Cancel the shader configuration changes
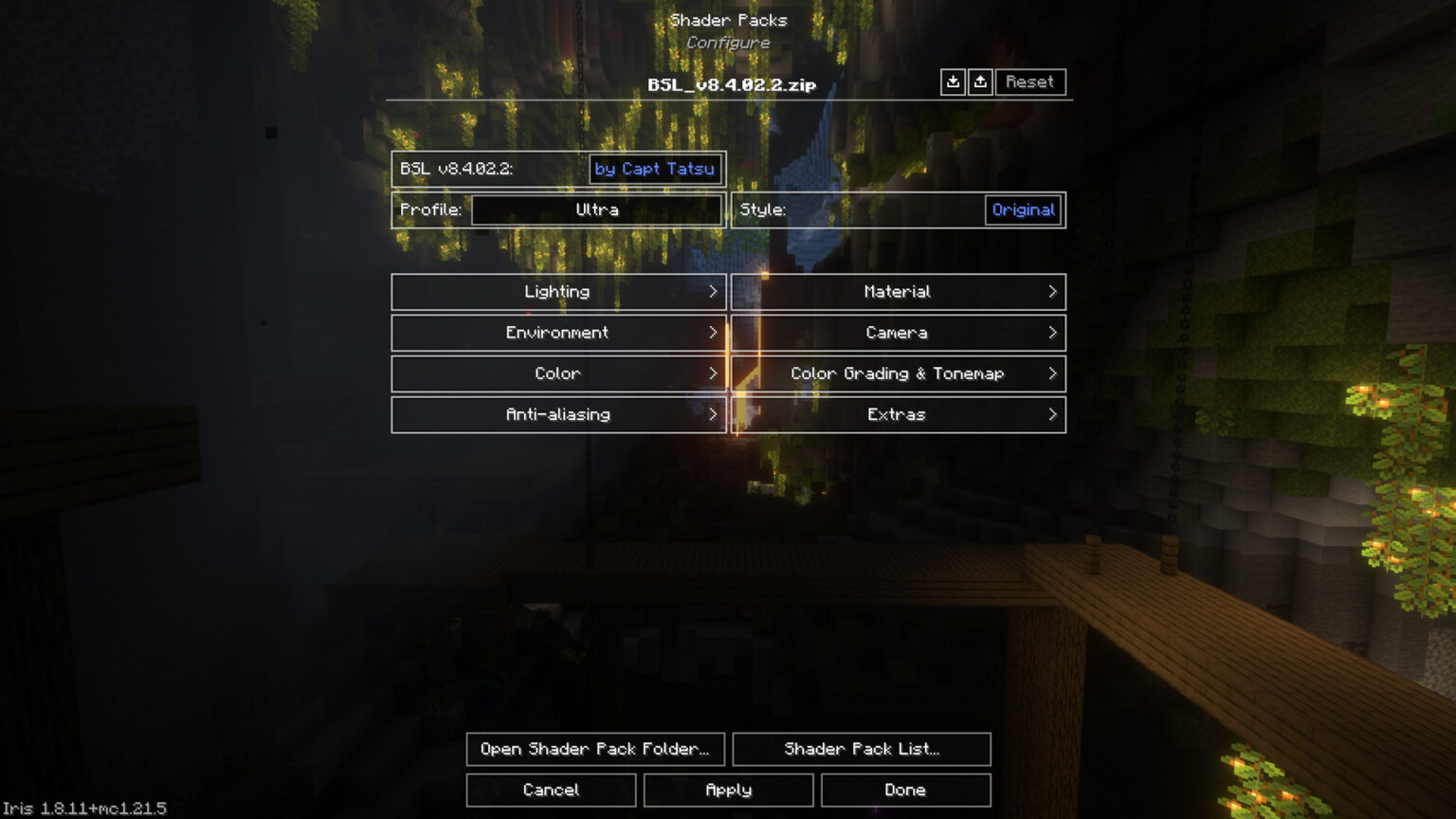The height and width of the screenshot is (819, 1456). (551, 790)
